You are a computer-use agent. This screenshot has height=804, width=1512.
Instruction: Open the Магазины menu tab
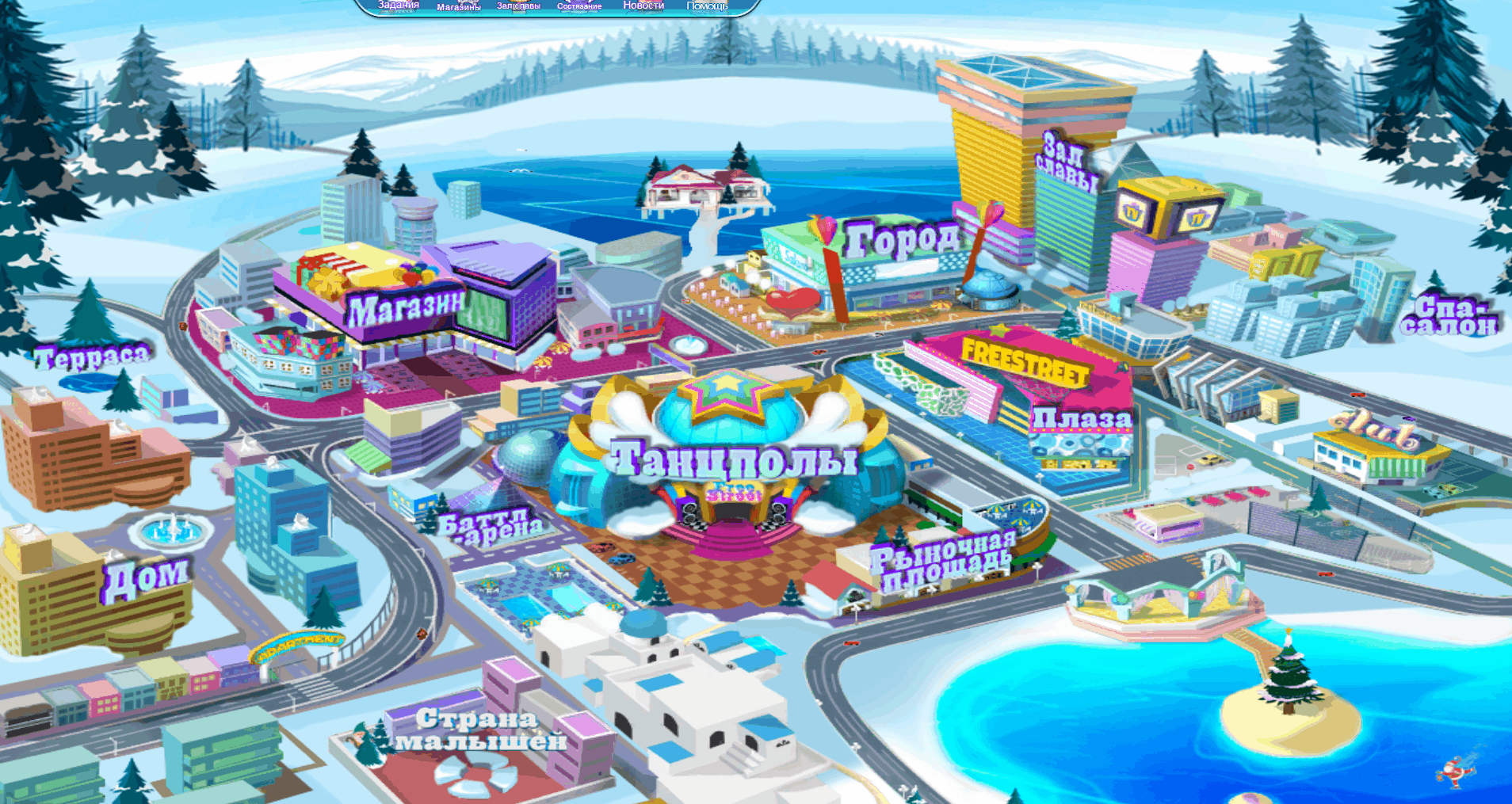459,6
